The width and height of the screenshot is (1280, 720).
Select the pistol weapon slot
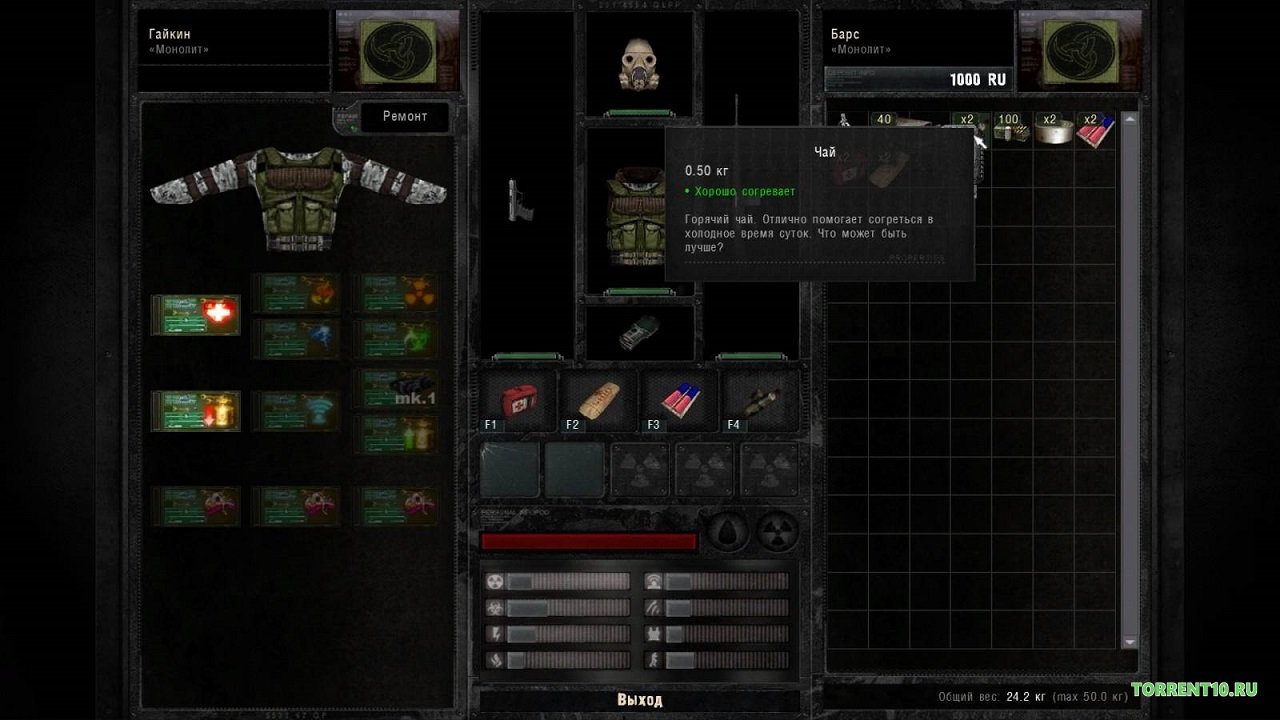[x=521, y=200]
